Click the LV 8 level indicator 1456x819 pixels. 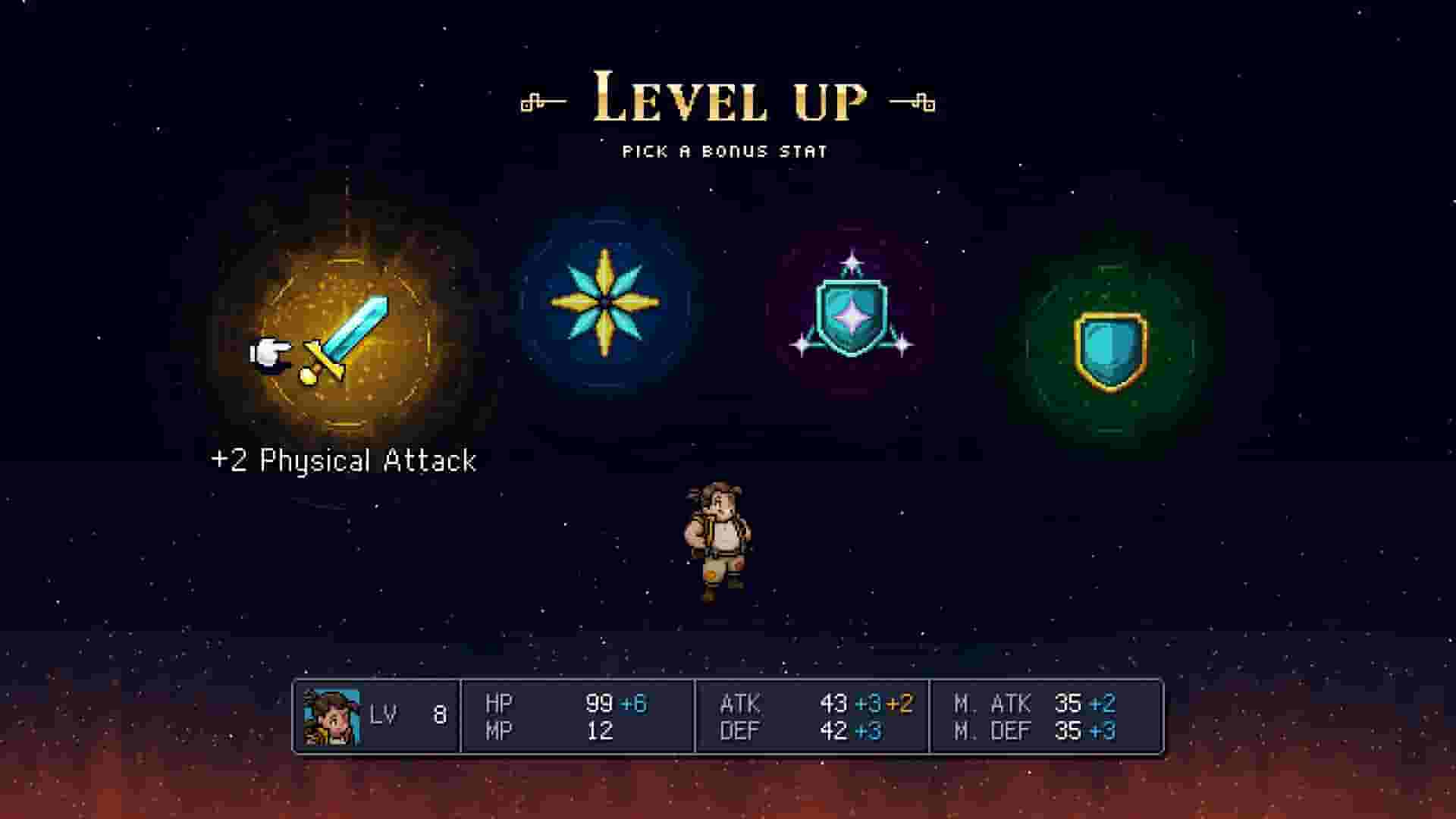tap(409, 713)
